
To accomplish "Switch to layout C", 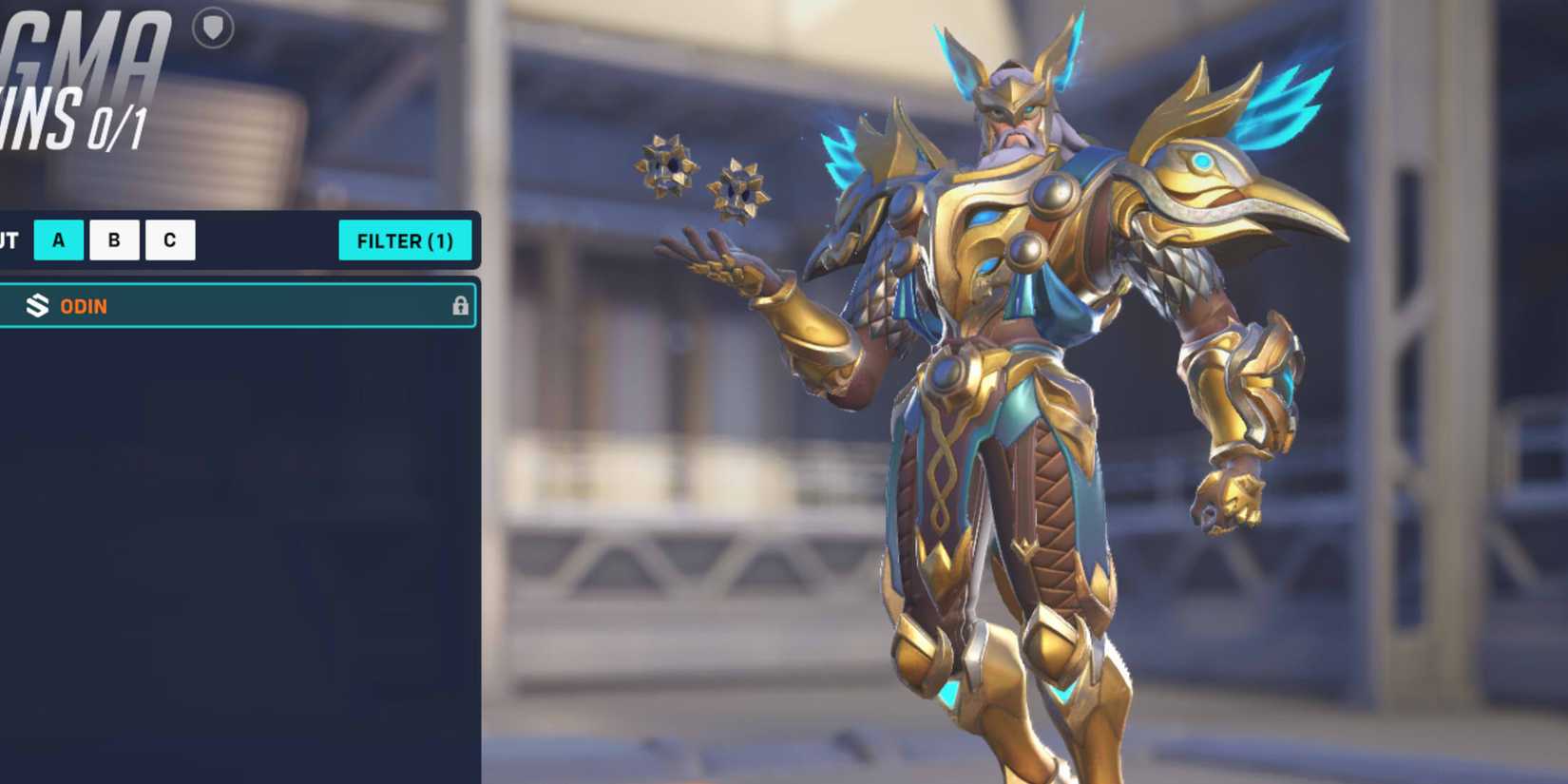I will pyautogui.click(x=169, y=239).
